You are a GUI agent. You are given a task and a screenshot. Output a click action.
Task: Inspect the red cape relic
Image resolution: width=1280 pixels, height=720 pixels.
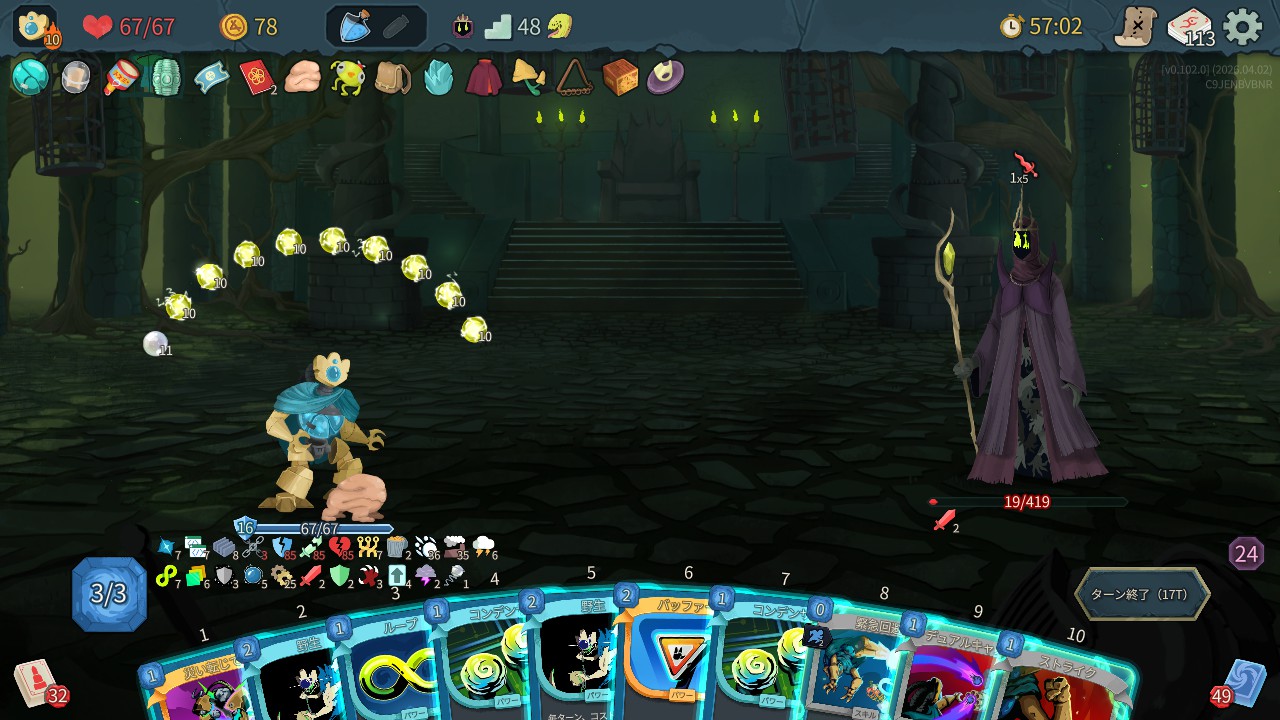click(483, 77)
